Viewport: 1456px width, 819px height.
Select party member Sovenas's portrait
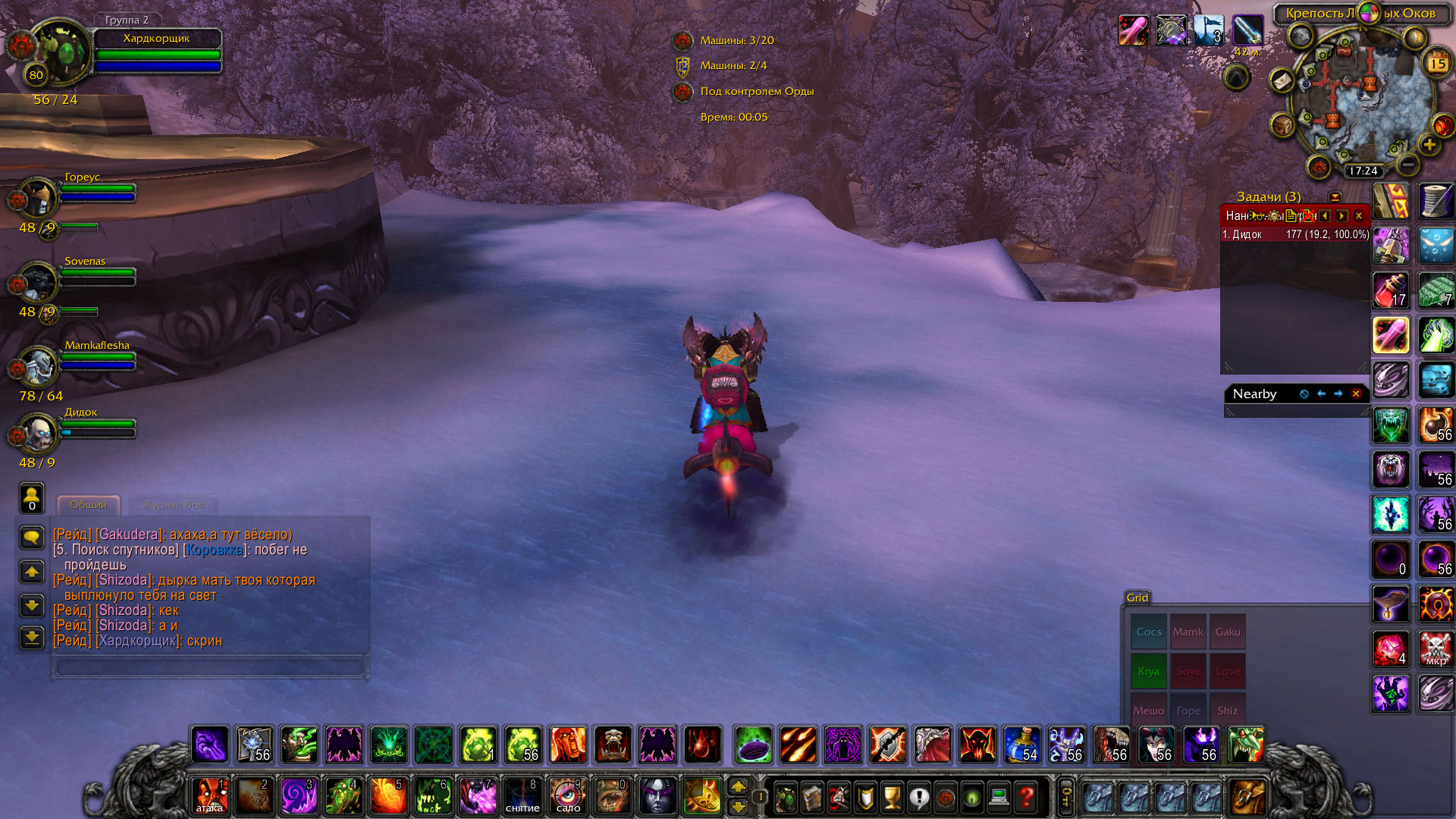coord(38,281)
